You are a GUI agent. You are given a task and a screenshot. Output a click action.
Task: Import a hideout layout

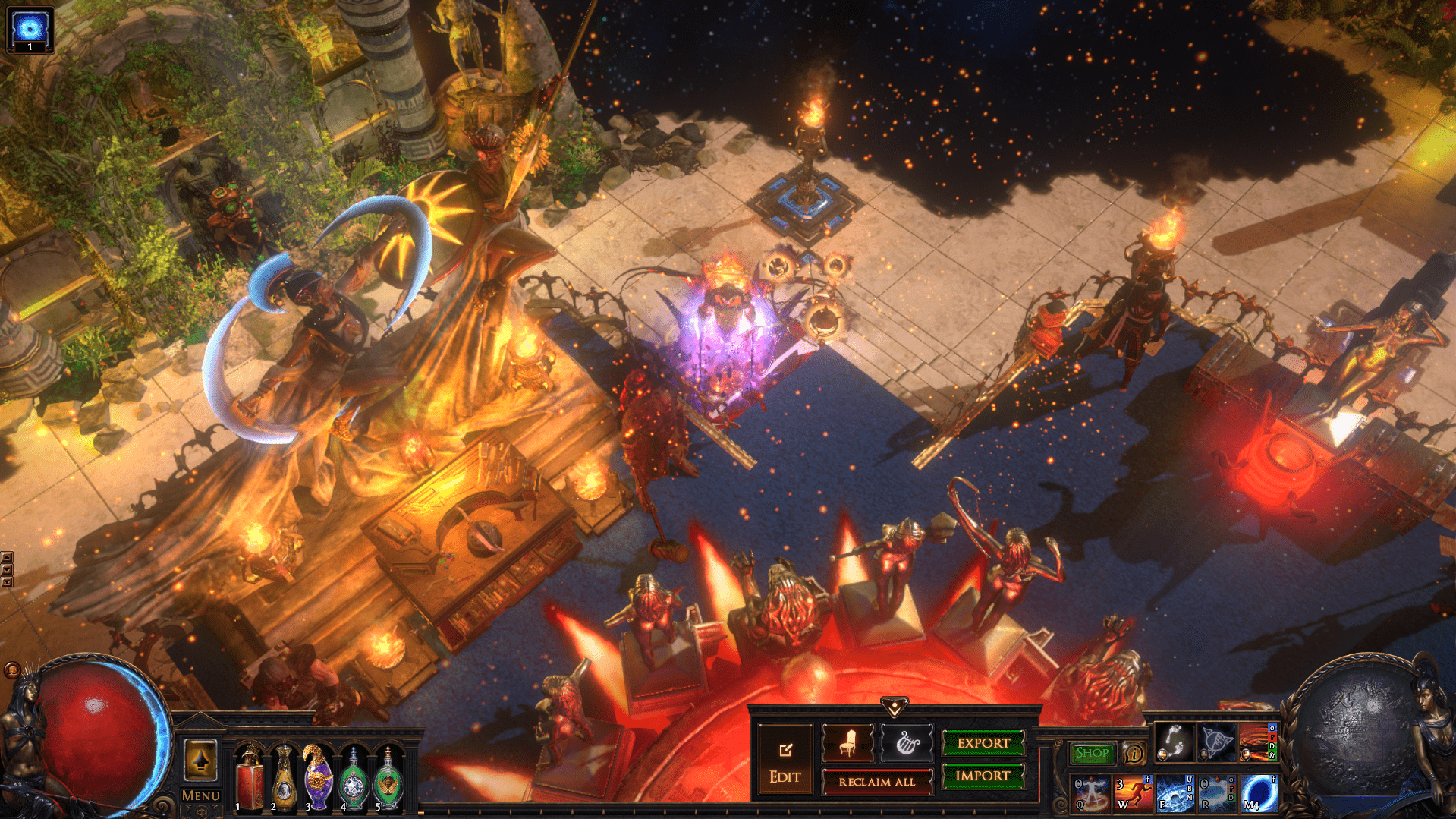click(x=983, y=776)
